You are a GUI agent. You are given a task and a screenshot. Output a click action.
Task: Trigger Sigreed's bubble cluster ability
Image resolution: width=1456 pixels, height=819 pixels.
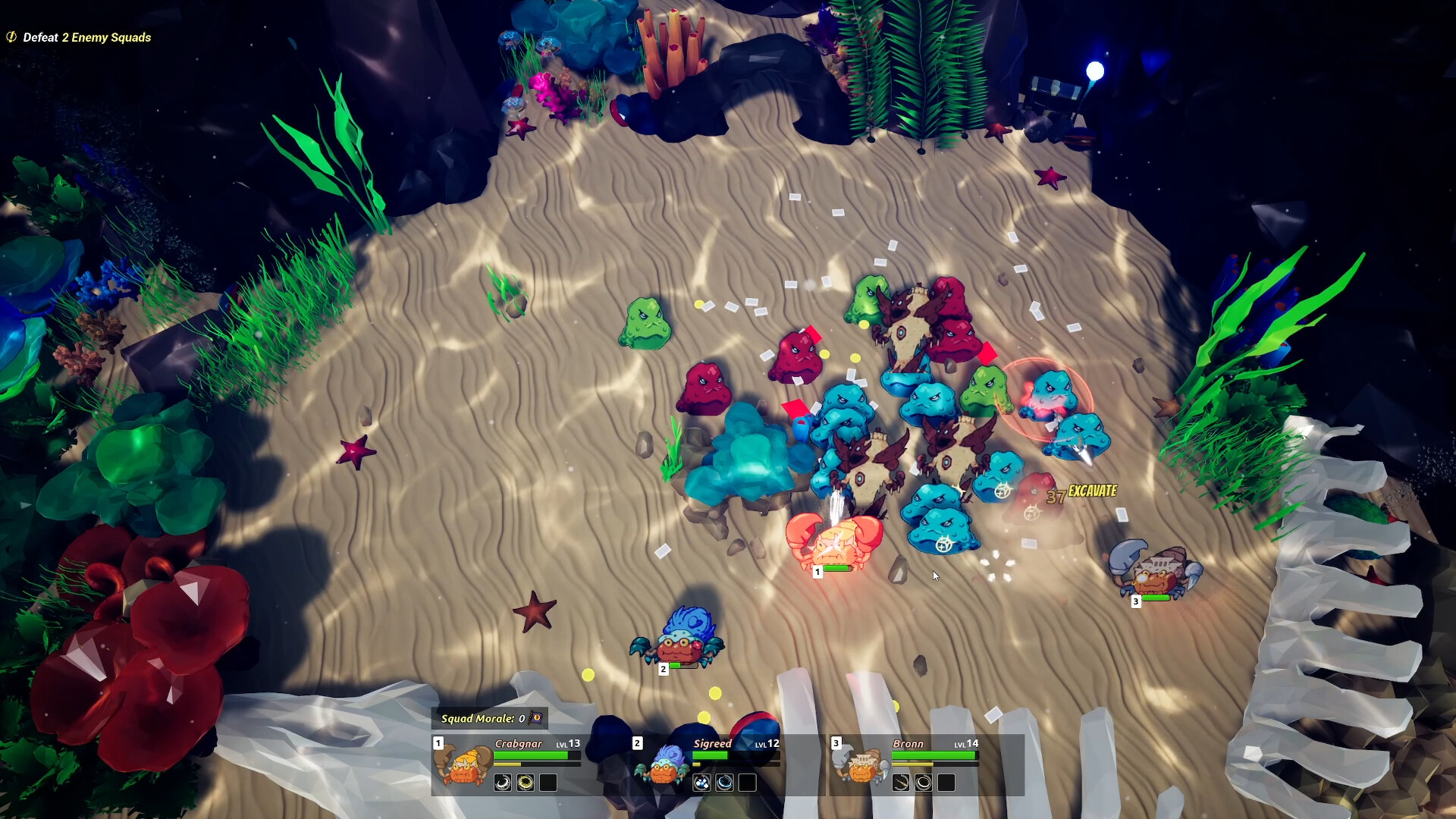tap(703, 783)
